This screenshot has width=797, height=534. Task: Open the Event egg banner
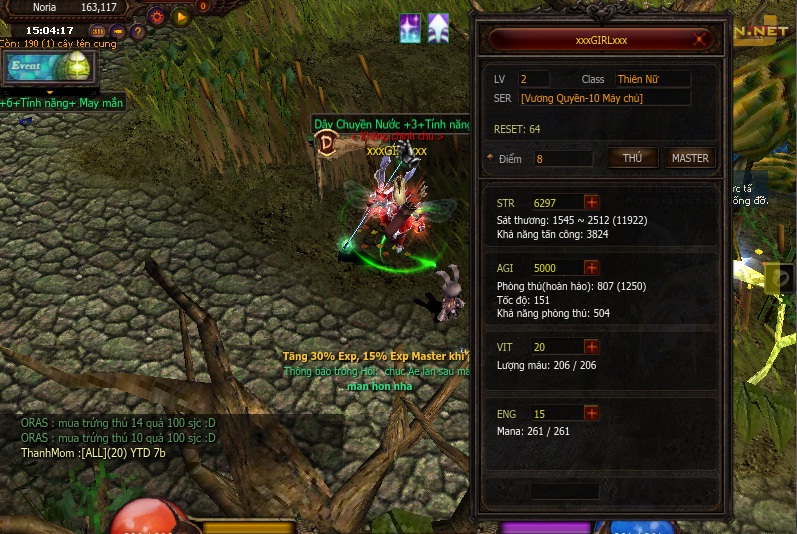[x=48, y=69]
